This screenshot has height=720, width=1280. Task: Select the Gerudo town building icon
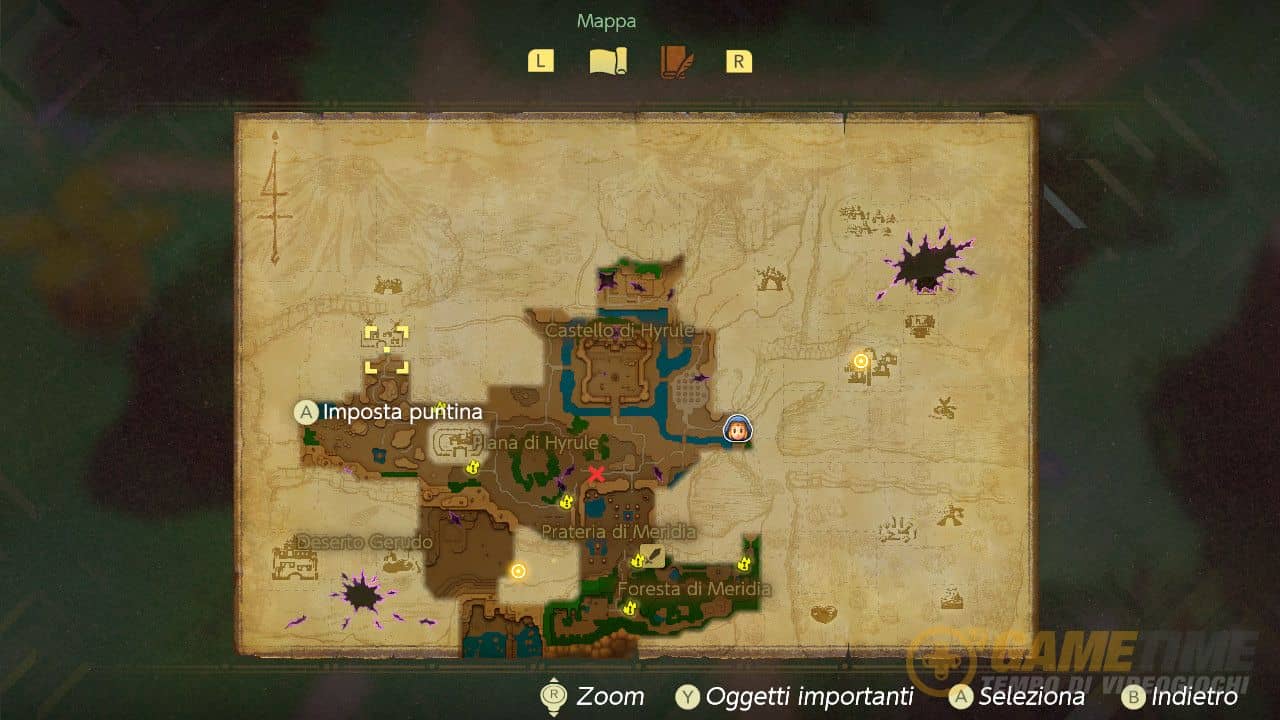294,560
